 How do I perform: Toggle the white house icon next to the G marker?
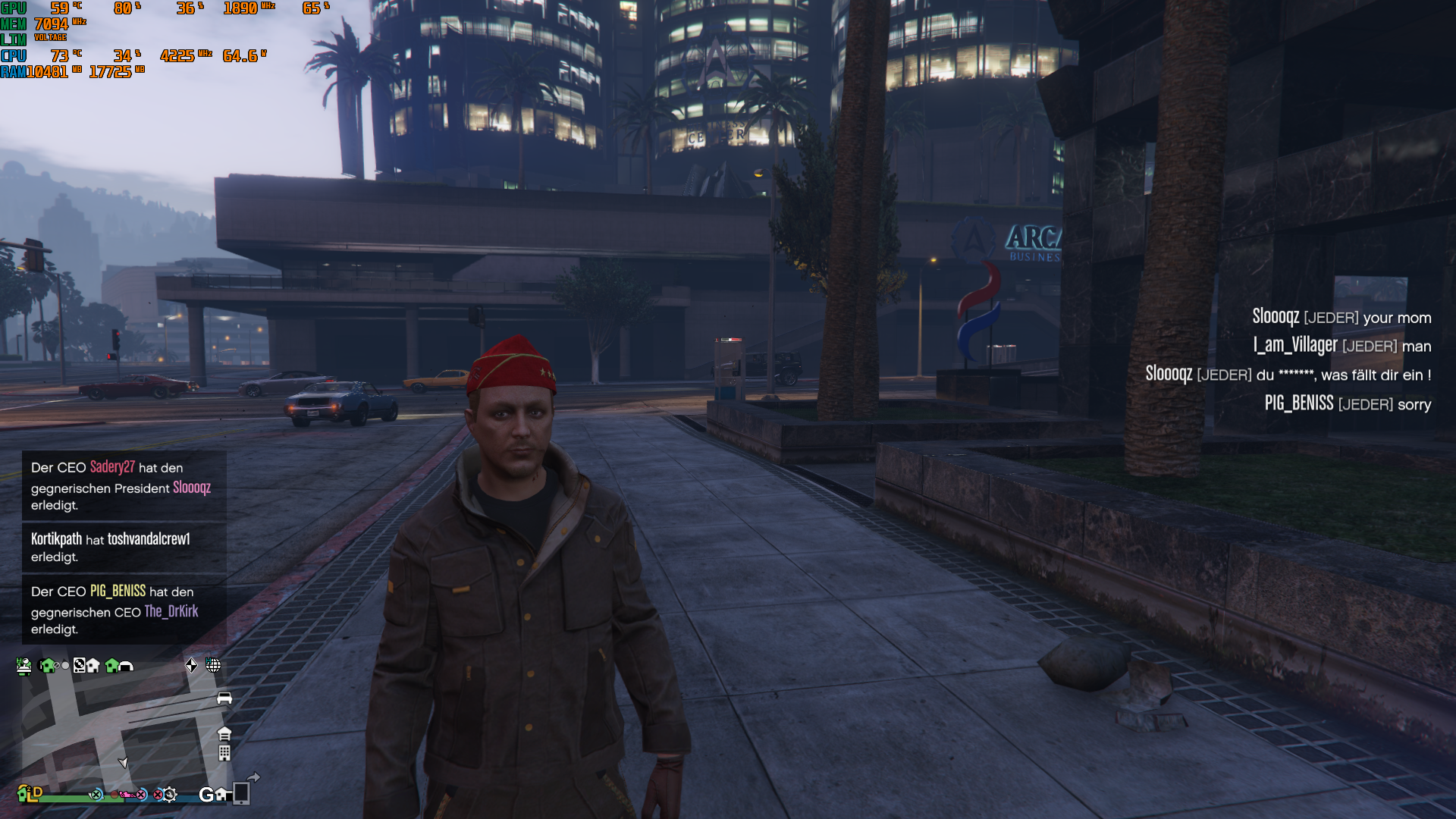pos(221,795)
